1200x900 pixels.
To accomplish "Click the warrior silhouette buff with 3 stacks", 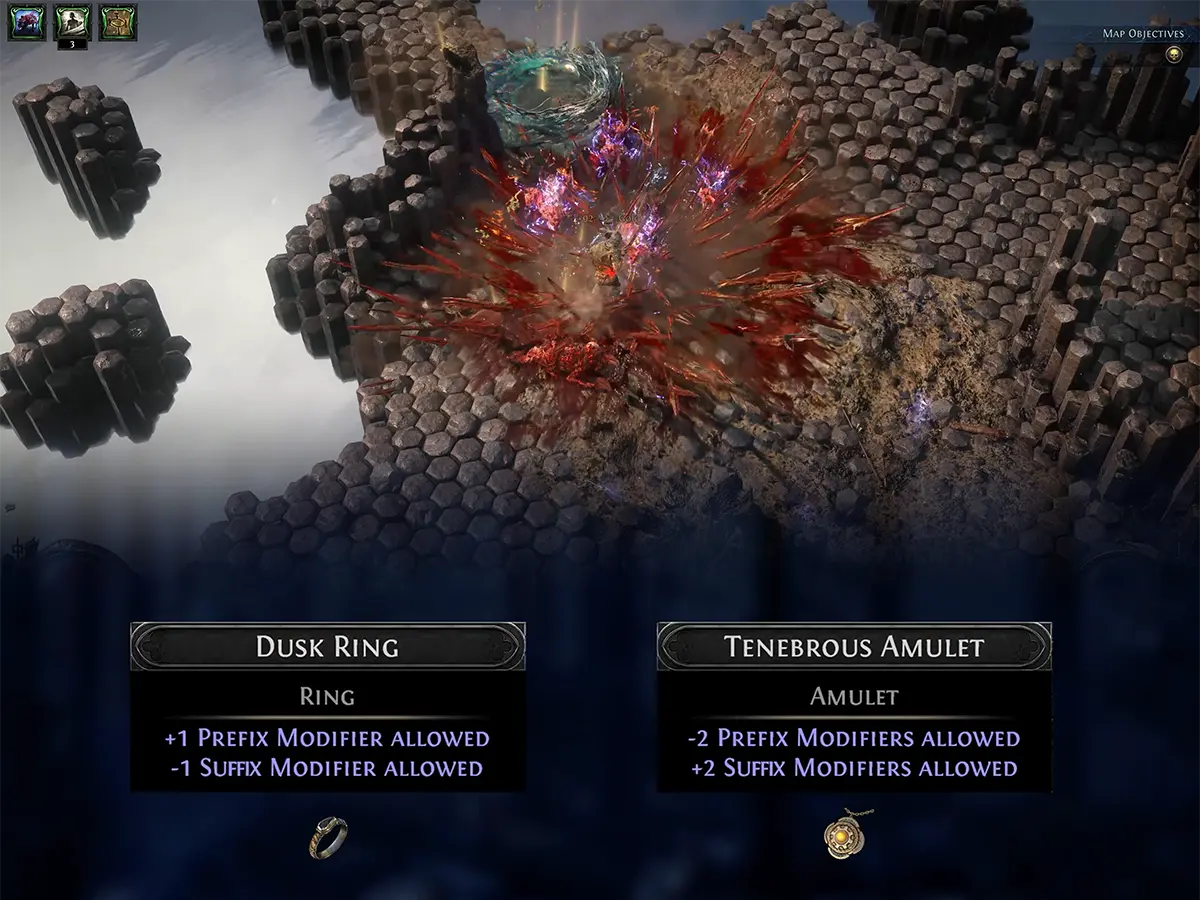I will point(71,23).
